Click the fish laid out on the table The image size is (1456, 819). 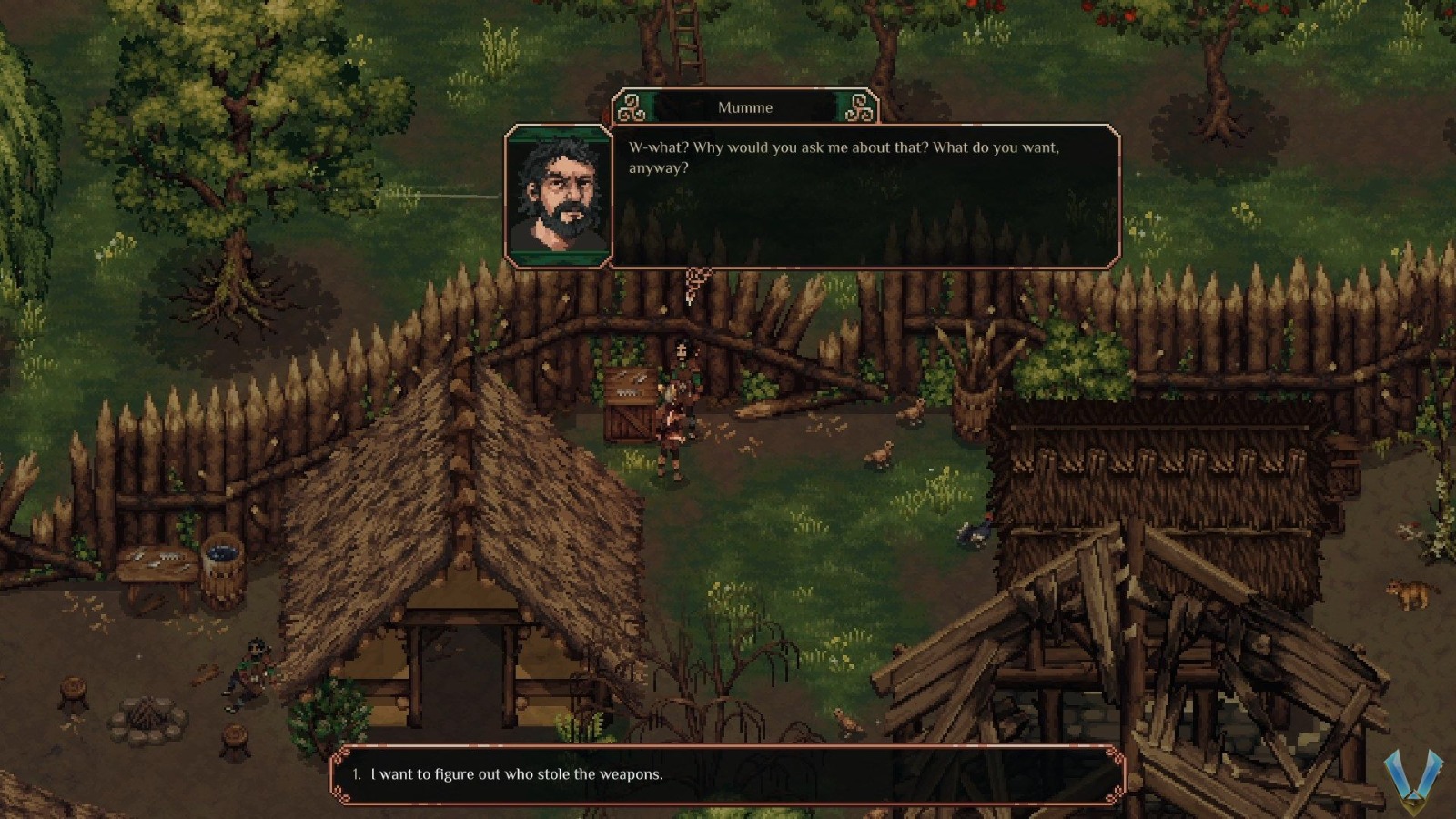tap(157, 558)
